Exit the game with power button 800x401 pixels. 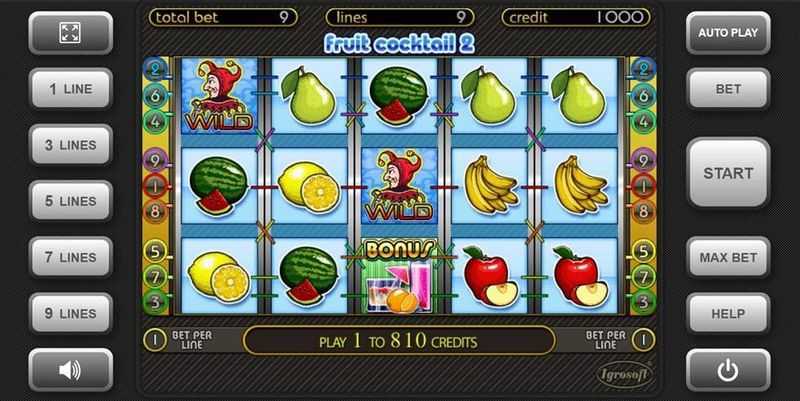tap(728, 370)
